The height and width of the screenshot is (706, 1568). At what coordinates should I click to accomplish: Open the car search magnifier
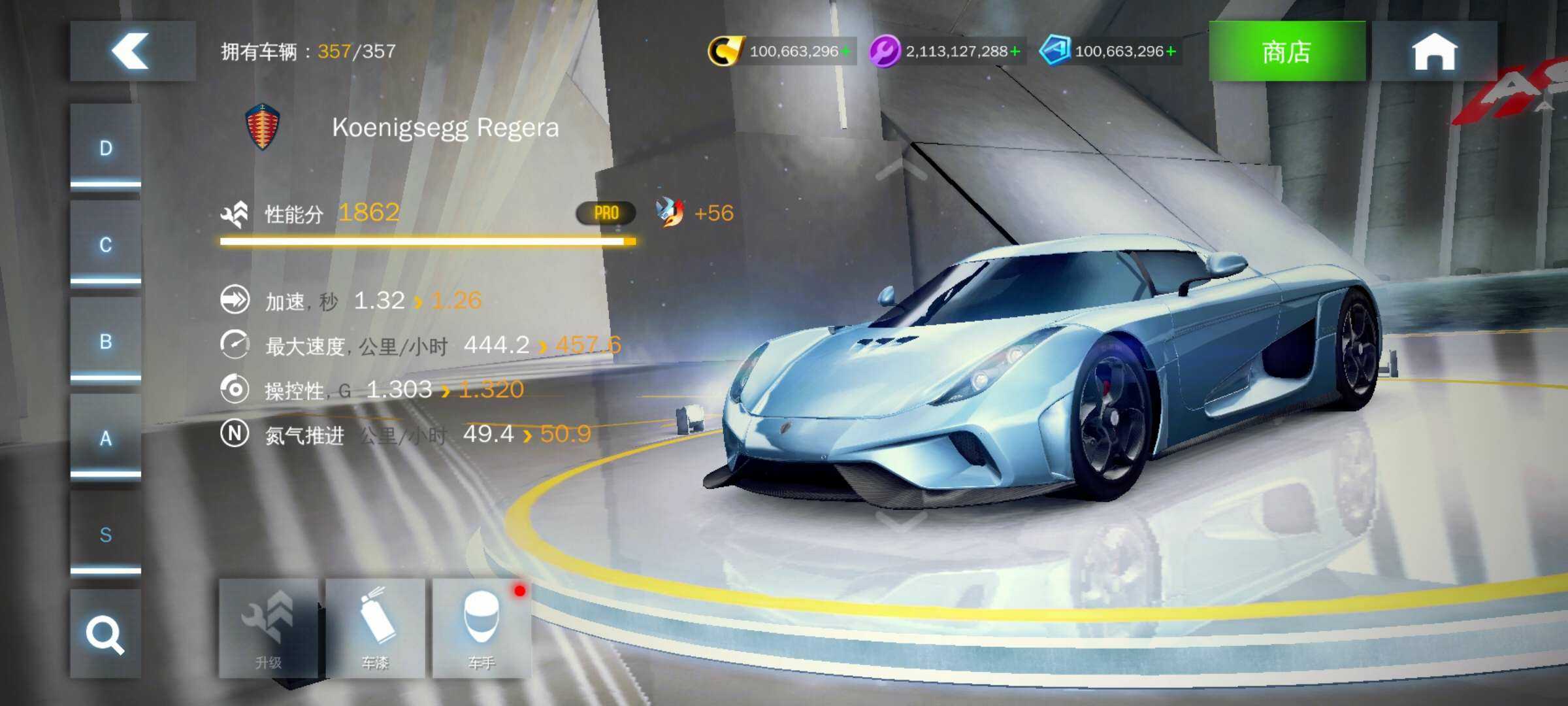point(106,634)
